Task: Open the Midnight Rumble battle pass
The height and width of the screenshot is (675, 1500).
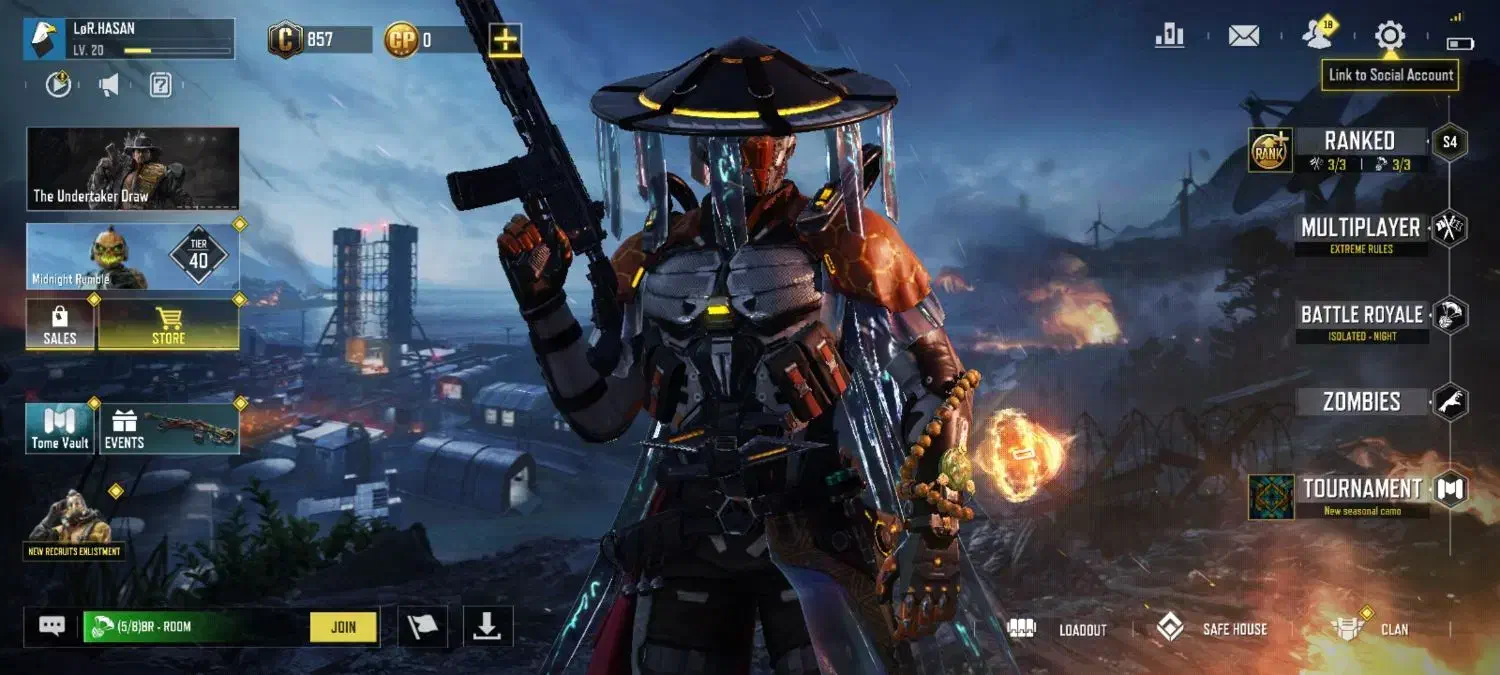Action: click(x=133, y=256)
